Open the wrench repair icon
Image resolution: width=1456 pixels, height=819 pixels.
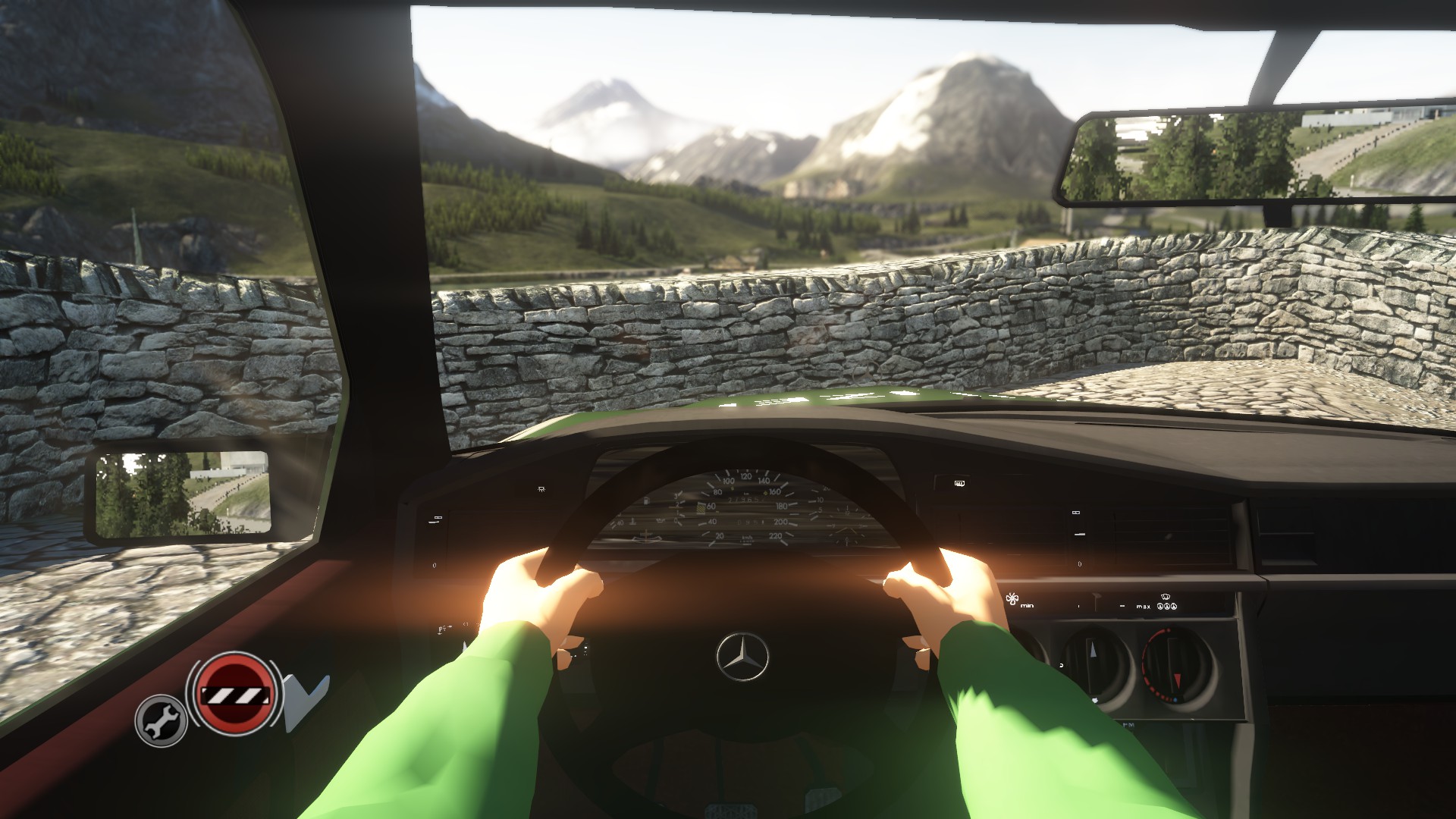click(162, 720)
